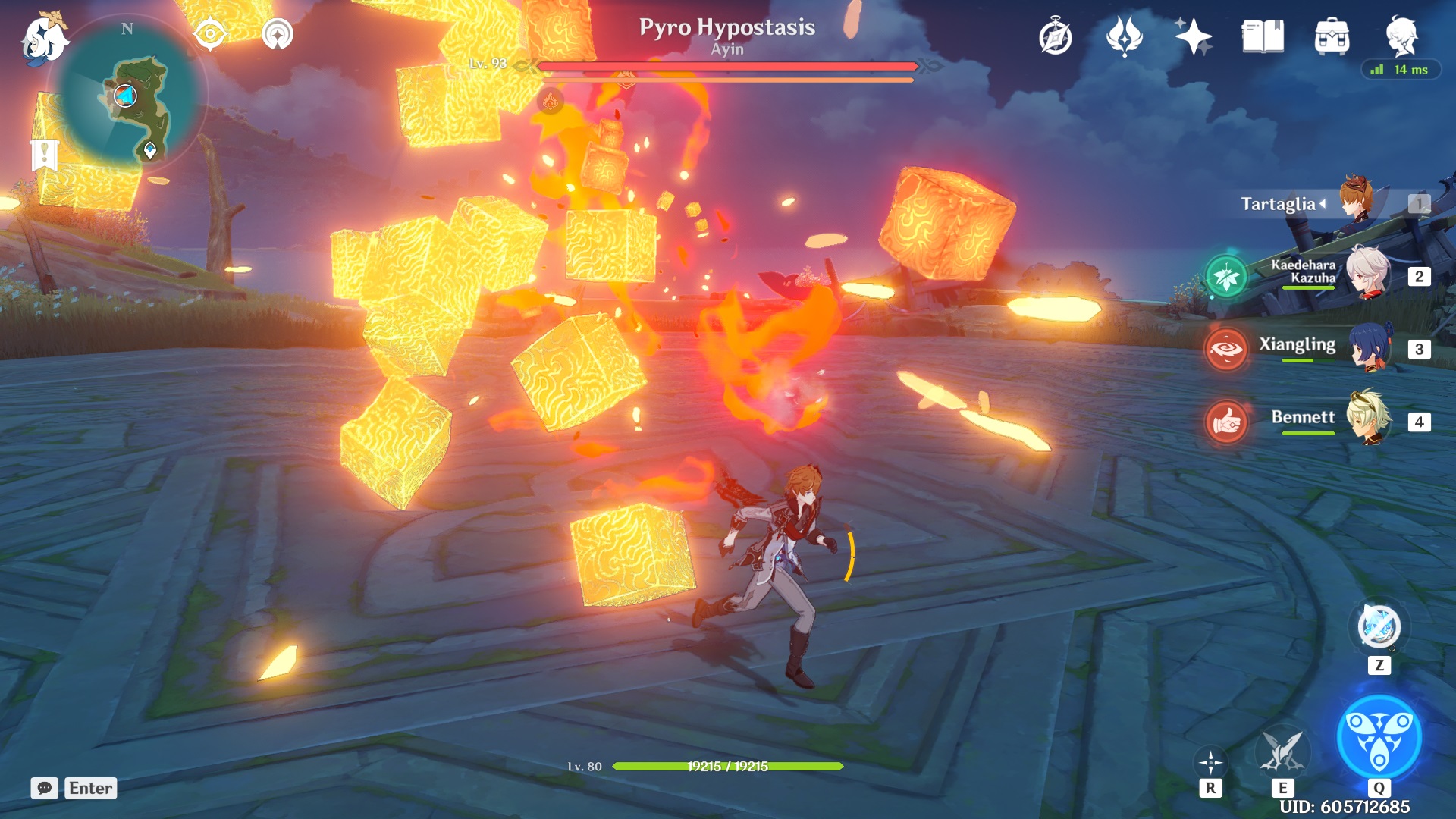
Task: Open the Wish menu star icon
Action: [1193, 35]
